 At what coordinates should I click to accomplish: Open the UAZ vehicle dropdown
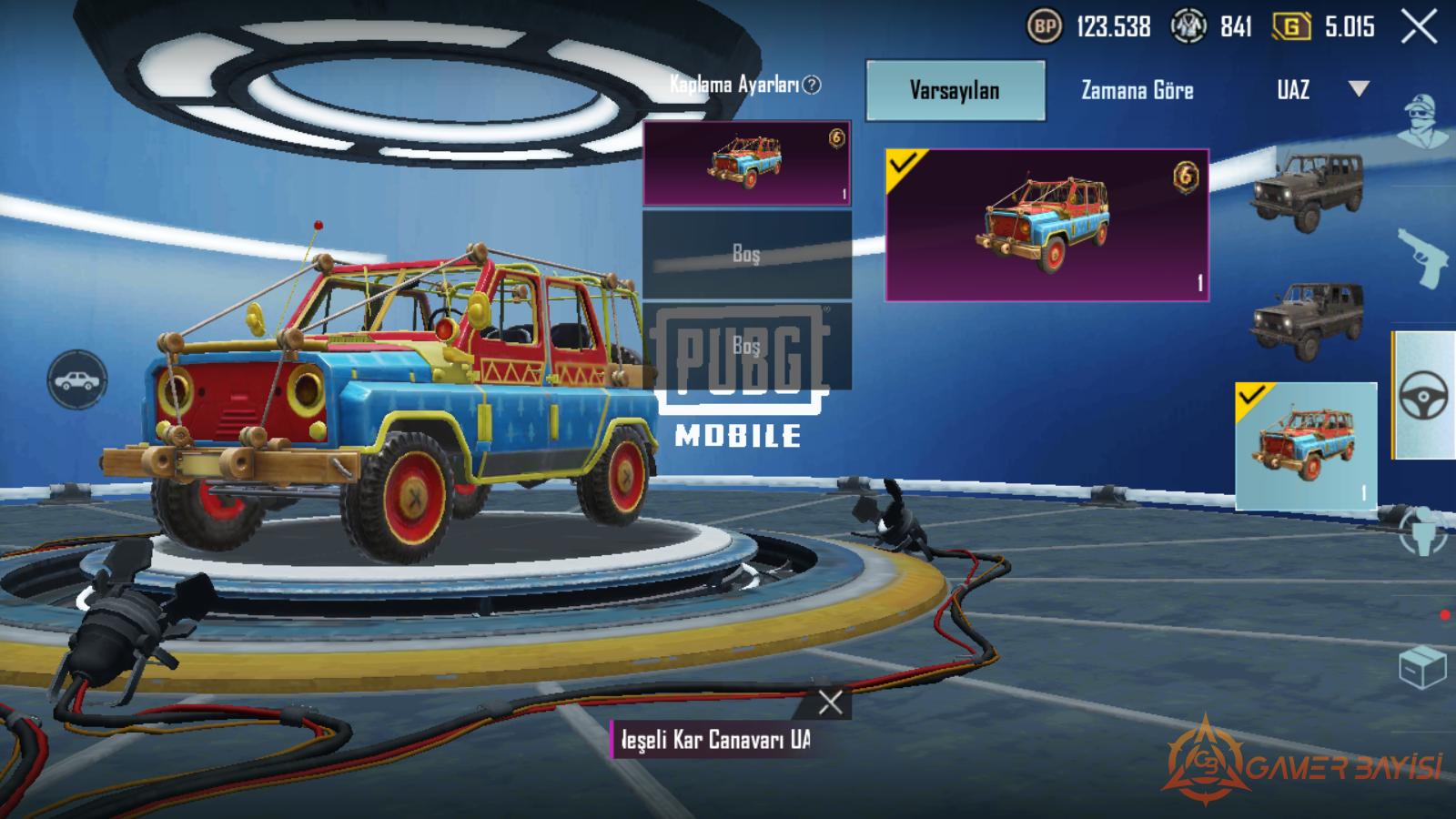pos(1358,89)
